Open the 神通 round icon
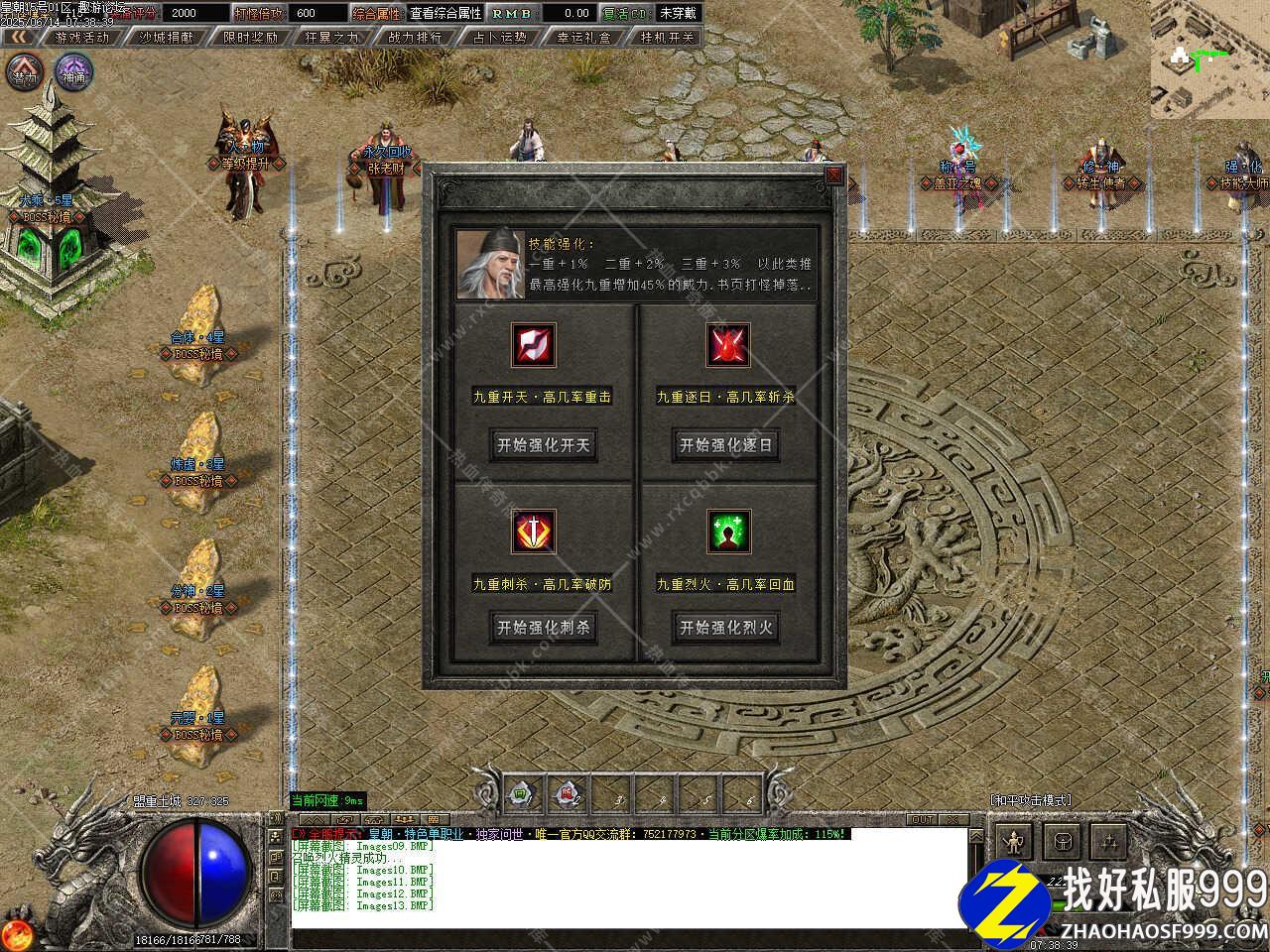Viewport: 1270px width, 952px height. pyautogui.click(x=73, y=72)
